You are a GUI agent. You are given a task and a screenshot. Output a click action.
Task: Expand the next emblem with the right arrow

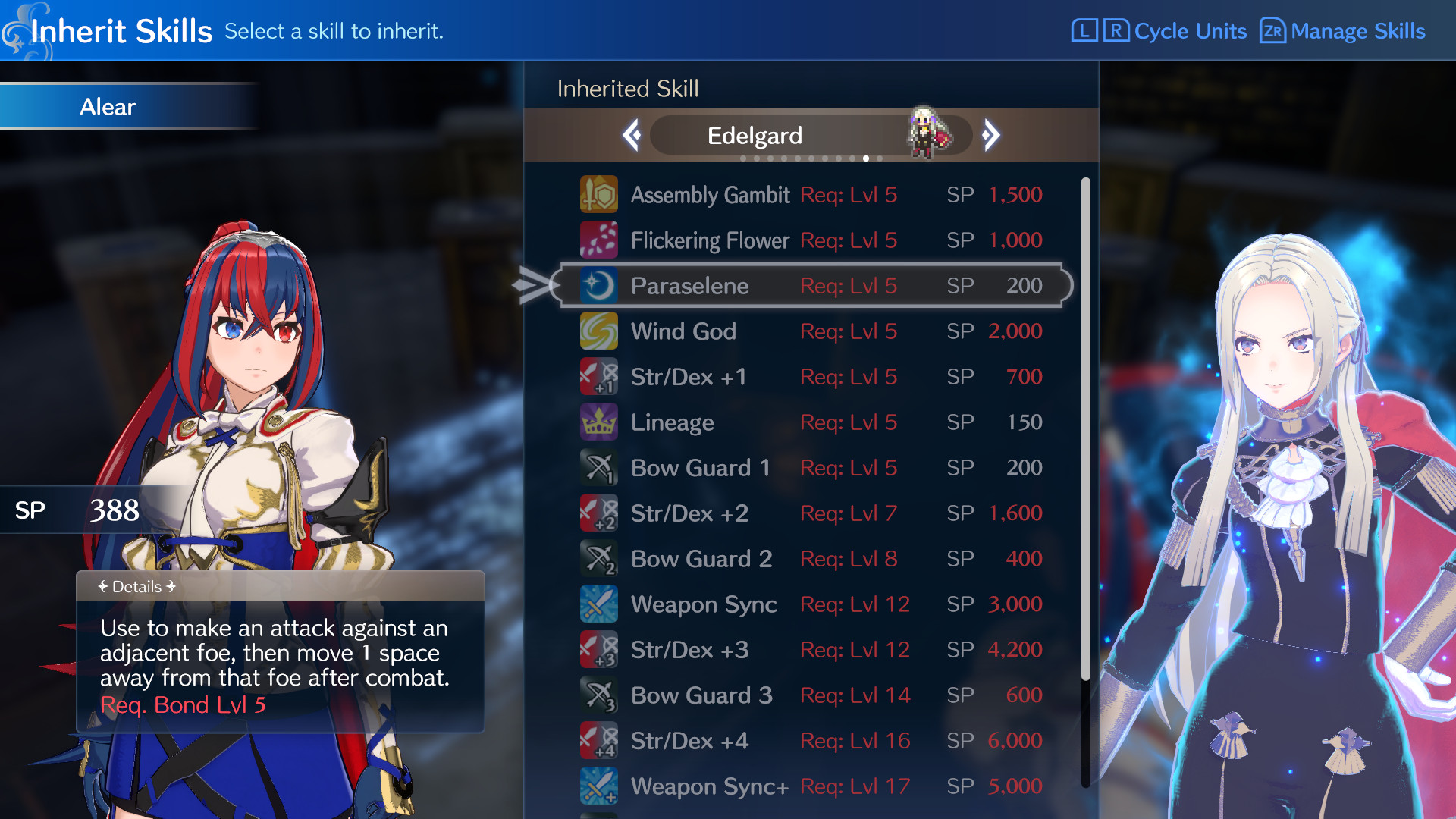(x=991, y=134)
